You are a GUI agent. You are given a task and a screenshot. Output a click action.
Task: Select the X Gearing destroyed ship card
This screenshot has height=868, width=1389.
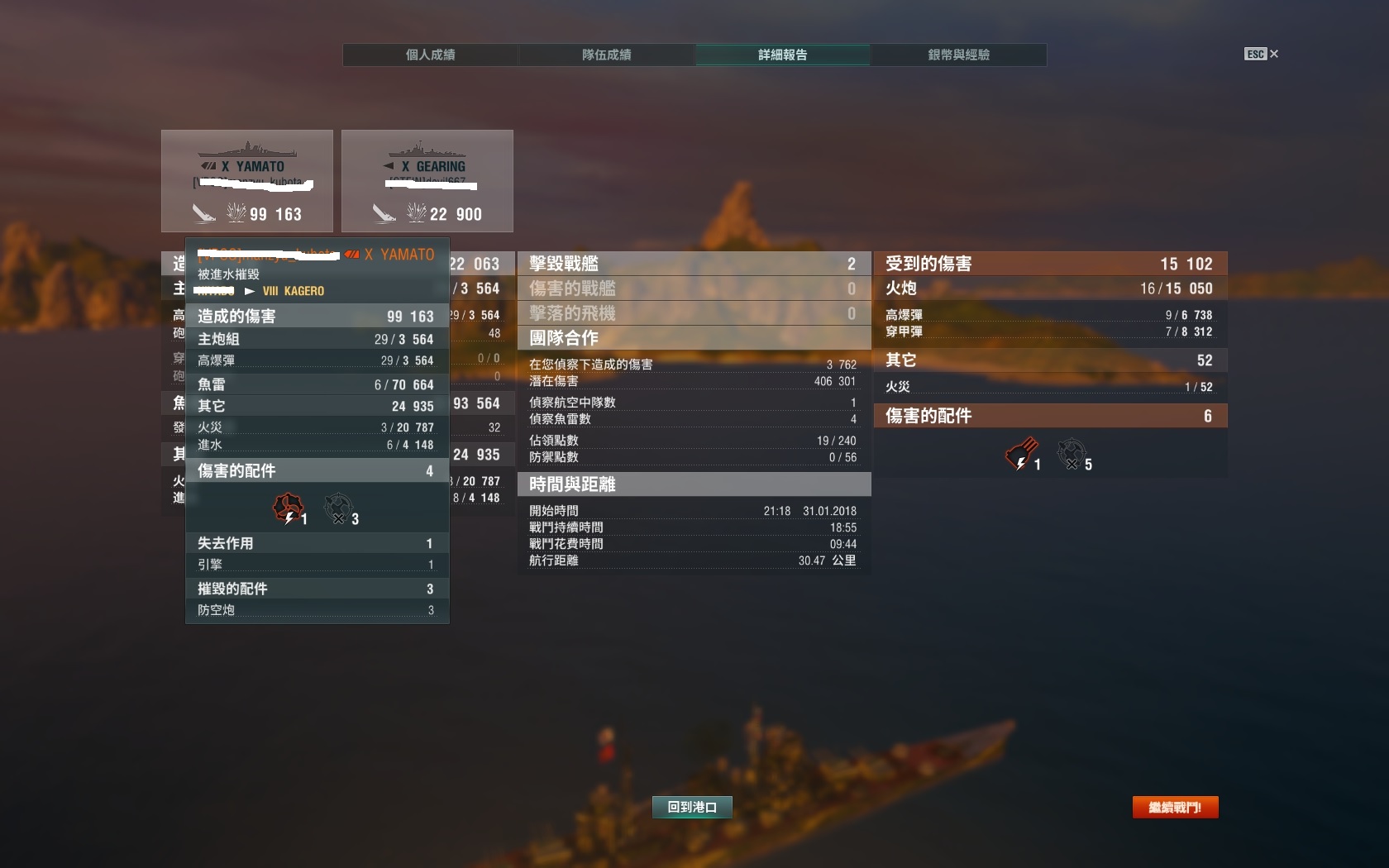pos(427,180)
